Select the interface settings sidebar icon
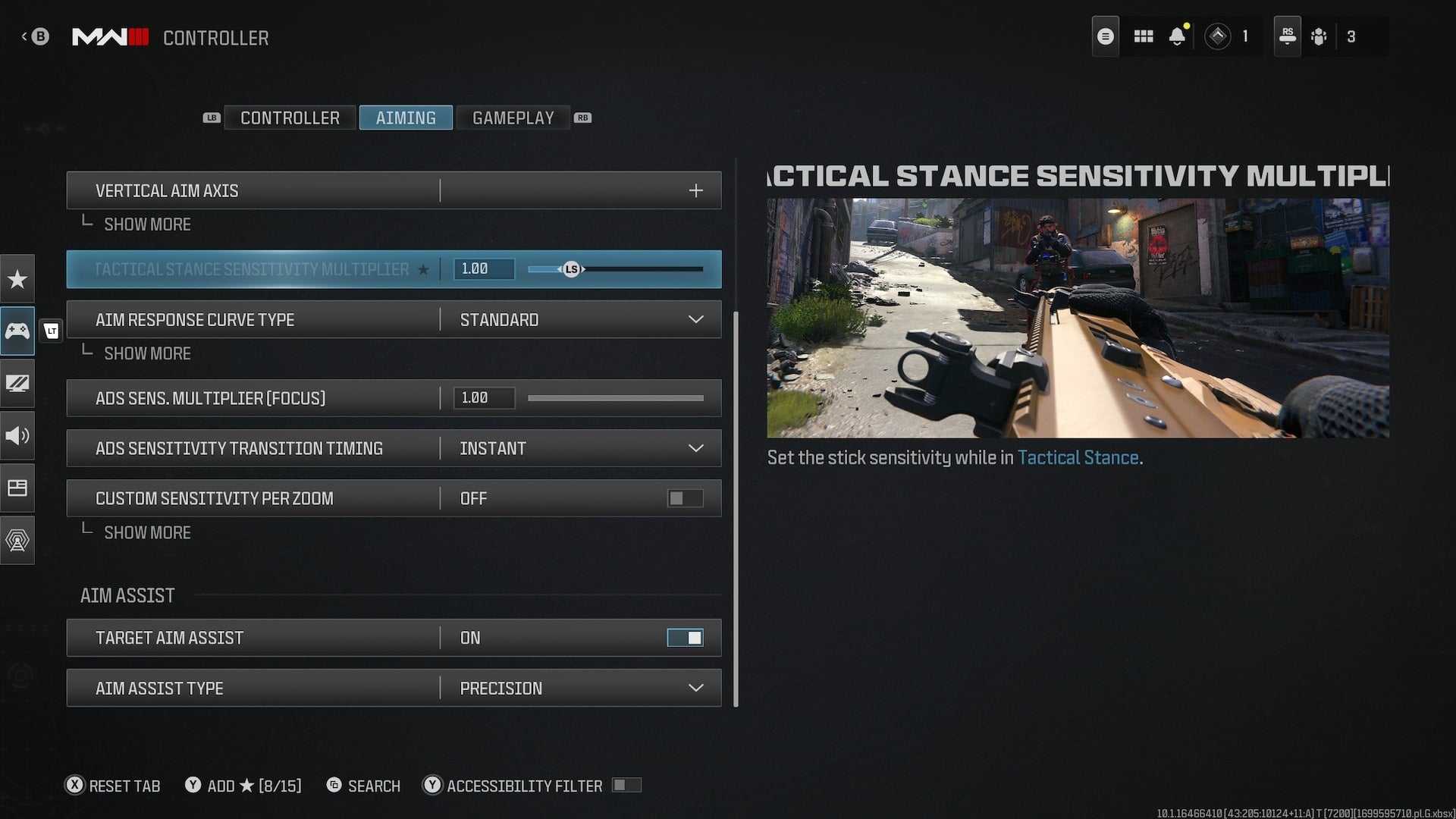The width and height of the screenshot is (1456, 819). [17, 488]
